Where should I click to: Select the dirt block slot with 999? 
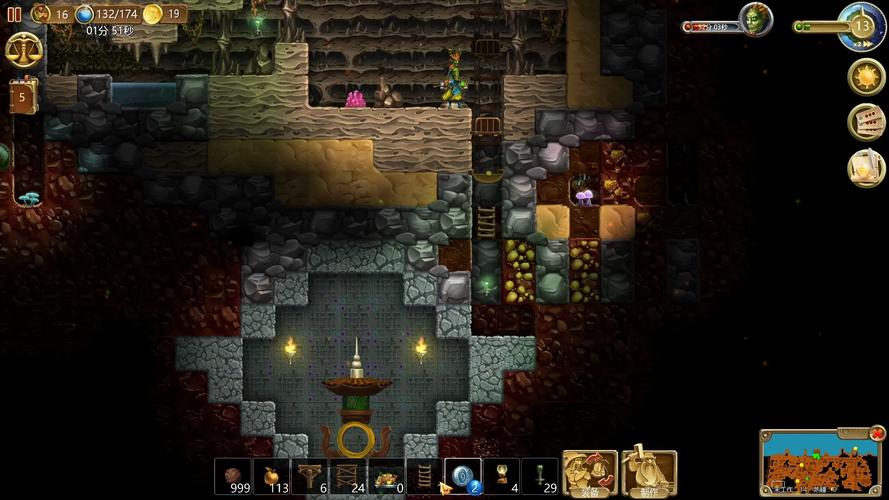pos(233,475)
